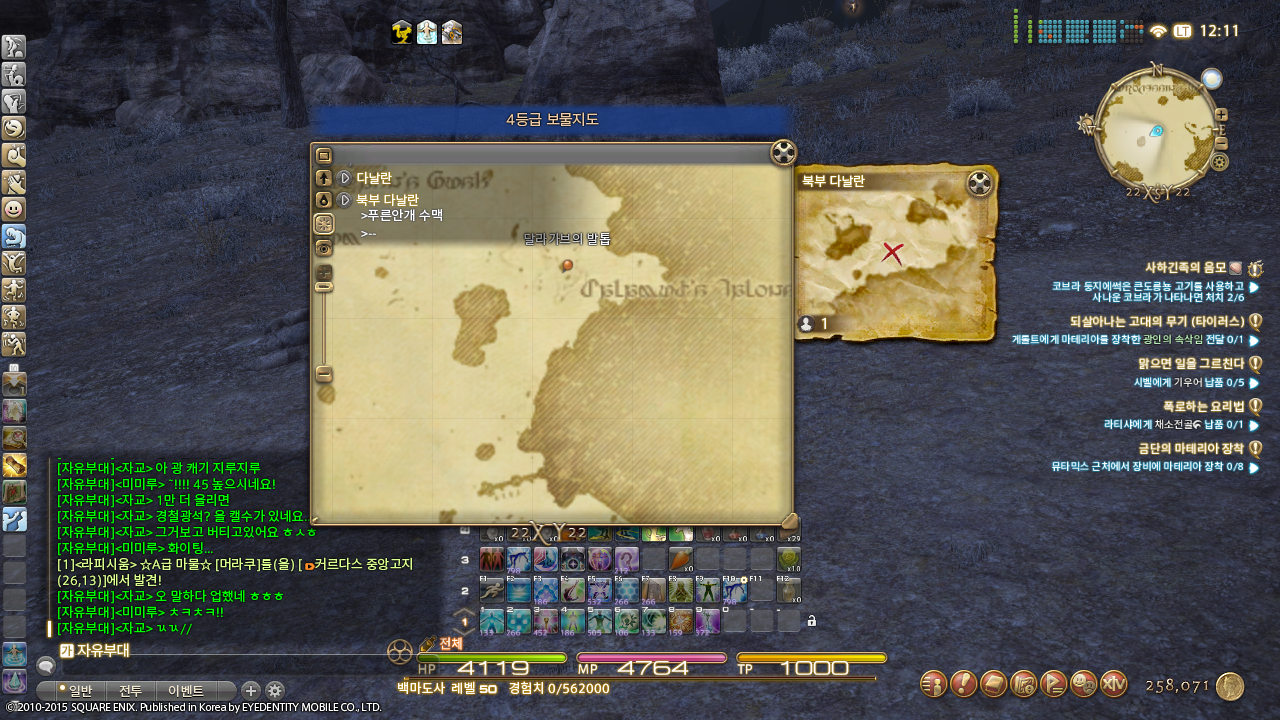
Task: Add a new chat tab with plus button
Action: click(251, 690)
